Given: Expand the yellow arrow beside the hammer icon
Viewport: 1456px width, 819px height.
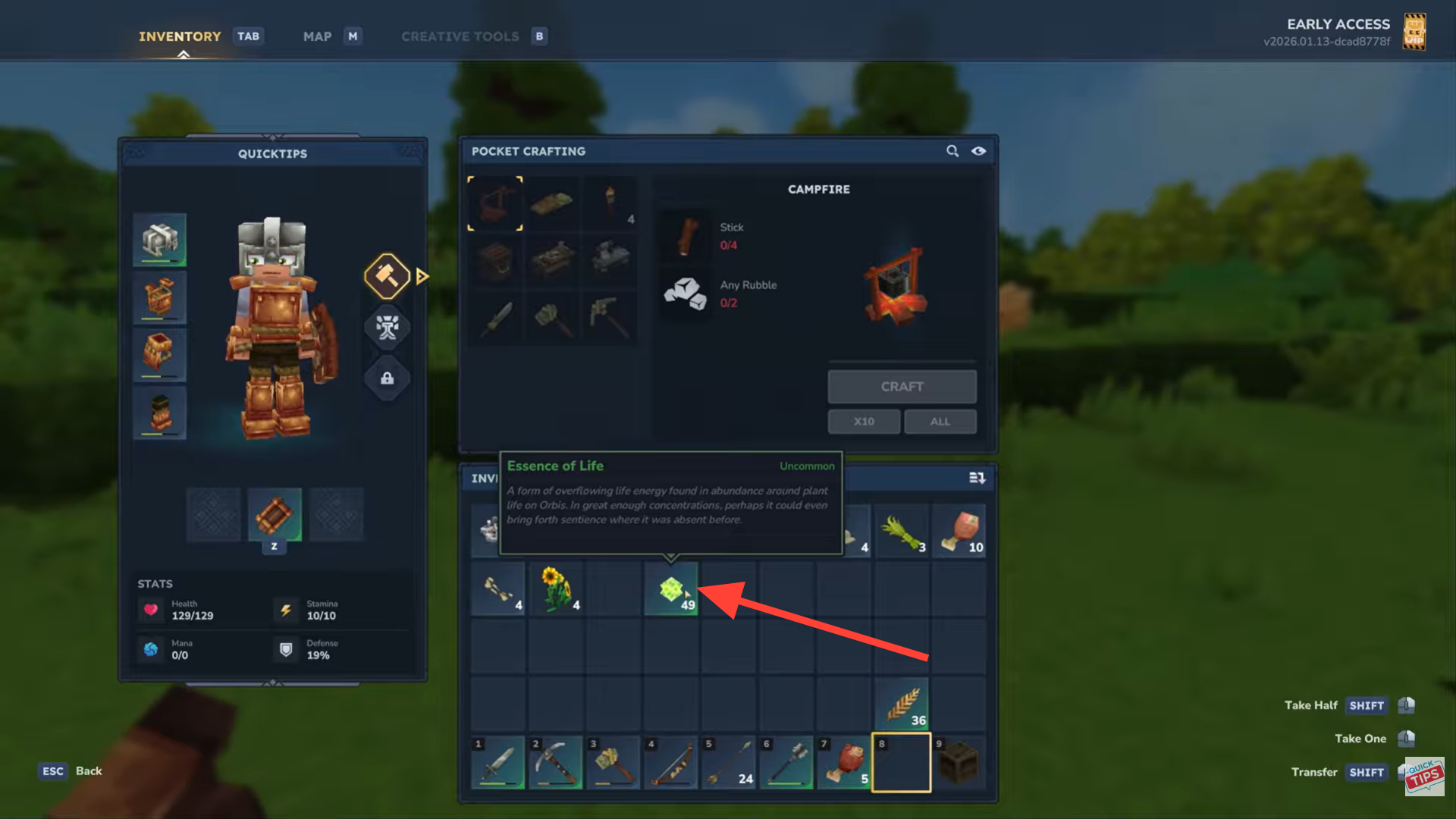Looking at the screenshot, I should point(422,276).
